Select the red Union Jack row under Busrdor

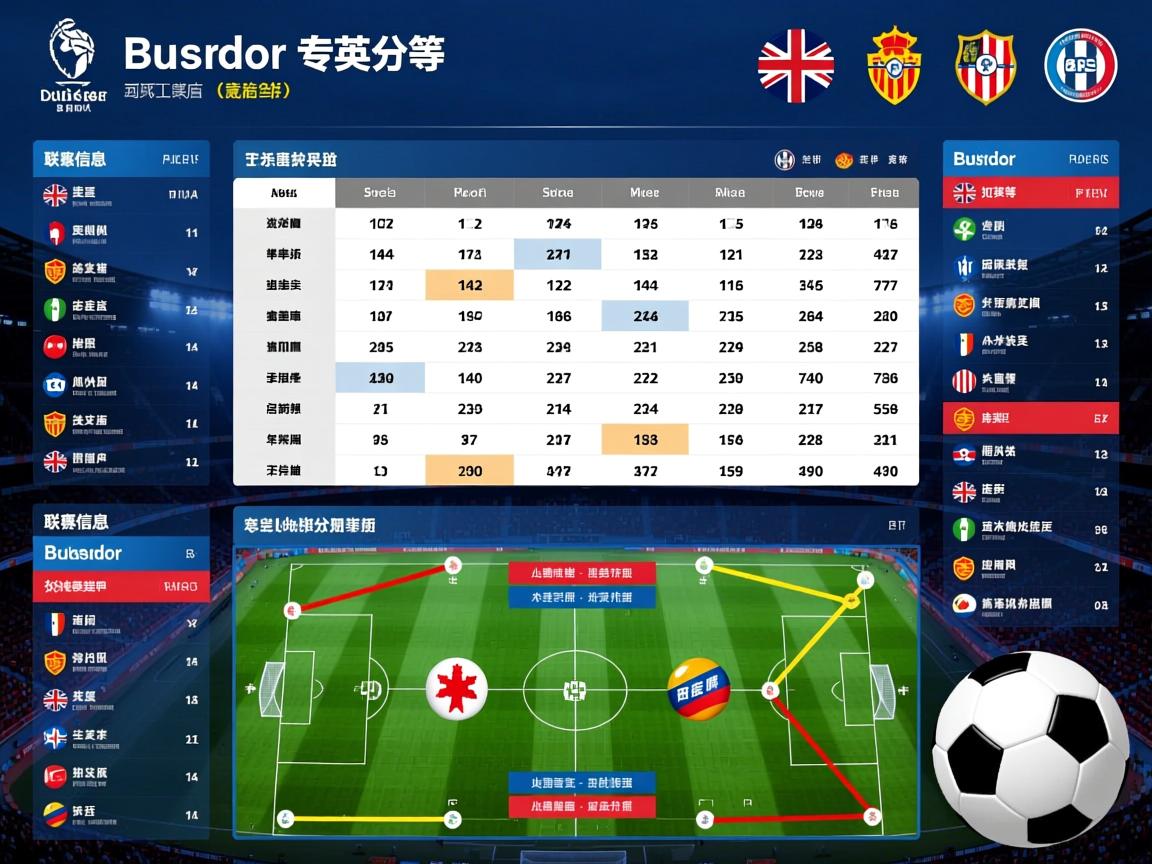point(1030,193)
